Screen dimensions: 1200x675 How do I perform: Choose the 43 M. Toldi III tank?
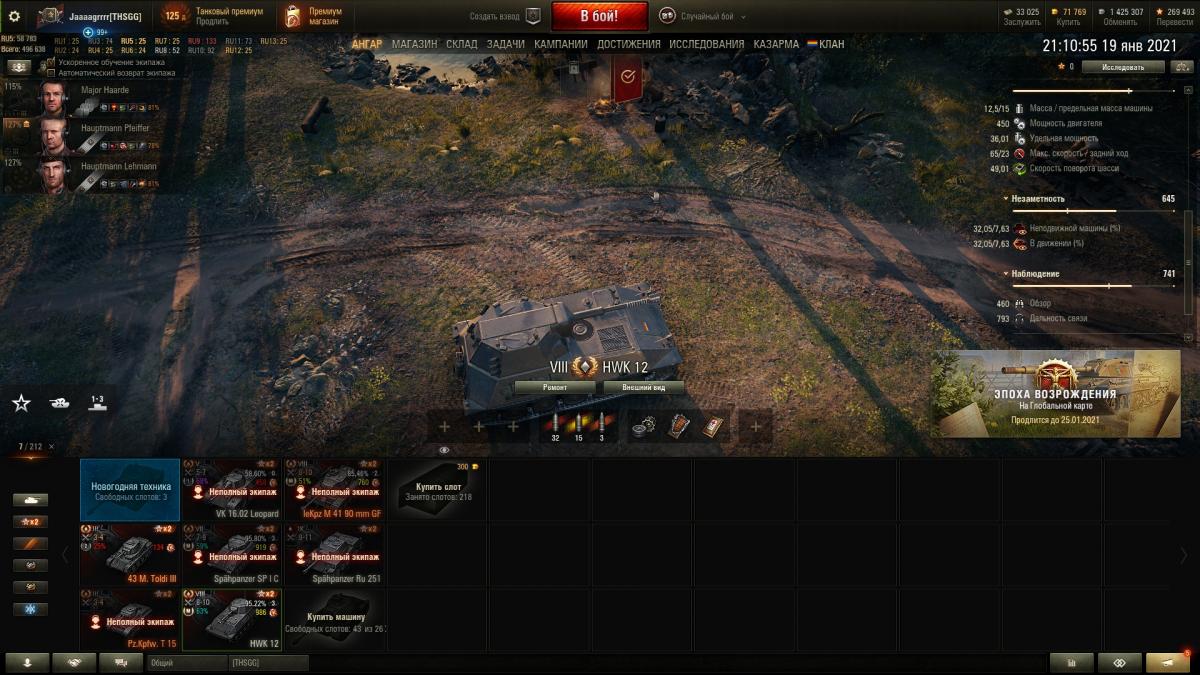point(130,555)
